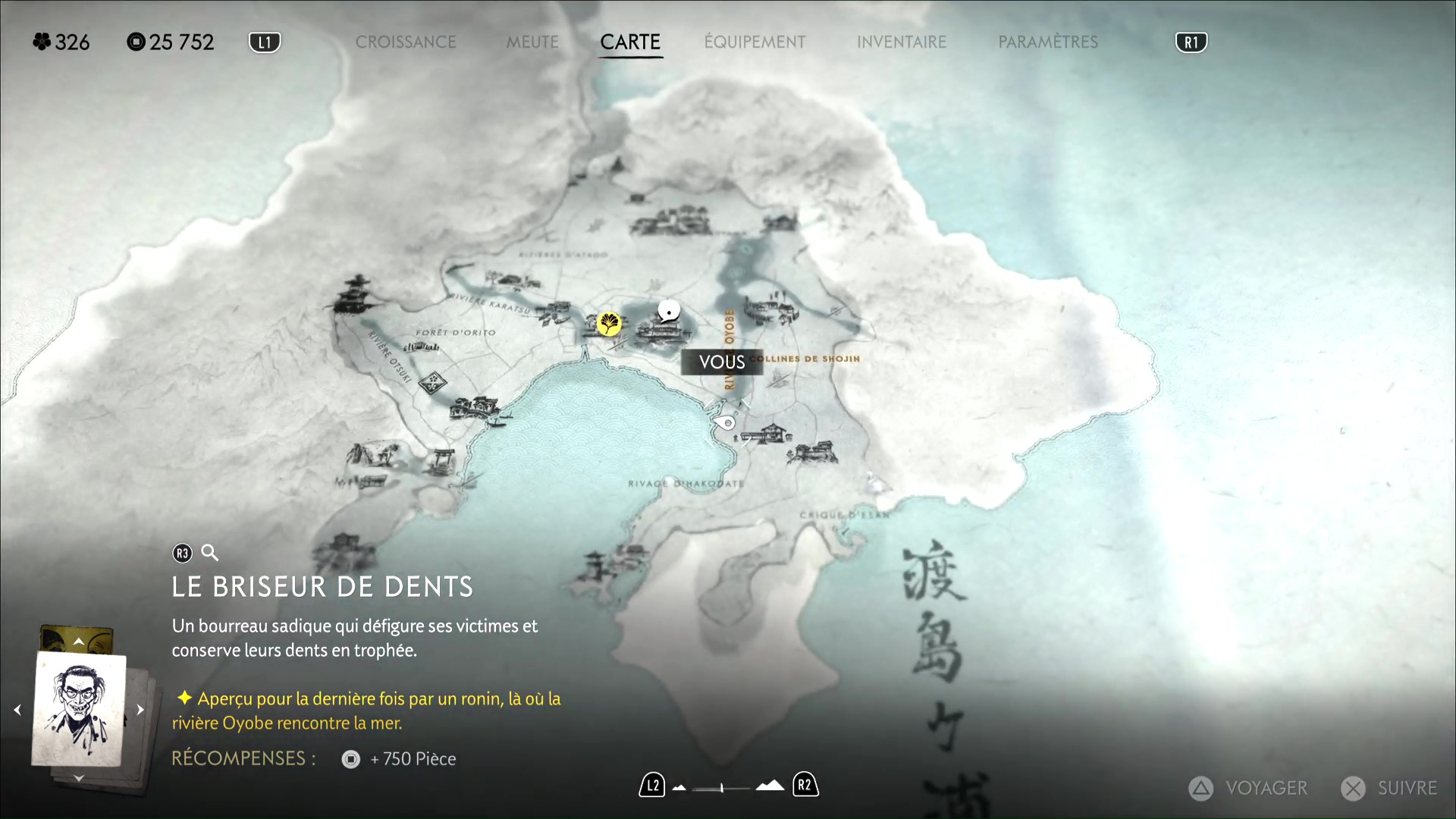Select the crossed swords diamond map marker
Image resolution: width=1456 pixels, height=819 pixels.
432,383
